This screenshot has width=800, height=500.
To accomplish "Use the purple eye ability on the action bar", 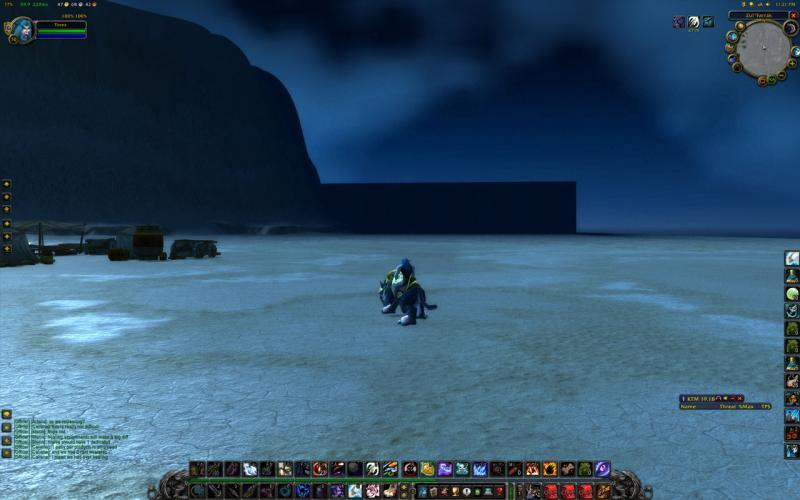I will click(602, 468).
